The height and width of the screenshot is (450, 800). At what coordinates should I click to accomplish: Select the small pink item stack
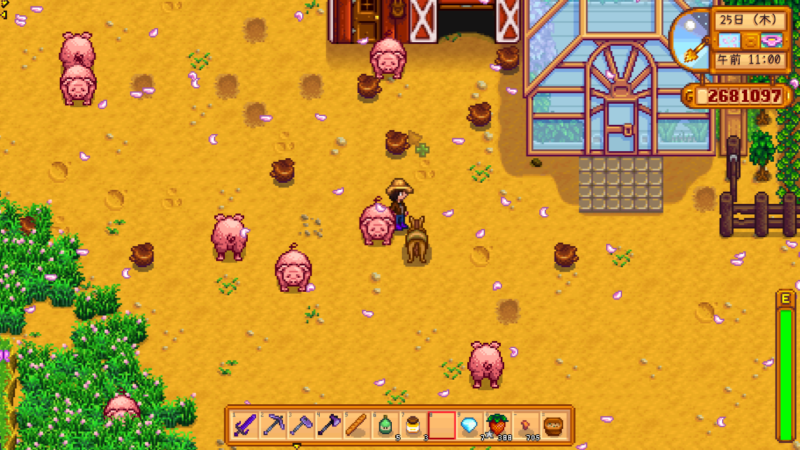525,425
